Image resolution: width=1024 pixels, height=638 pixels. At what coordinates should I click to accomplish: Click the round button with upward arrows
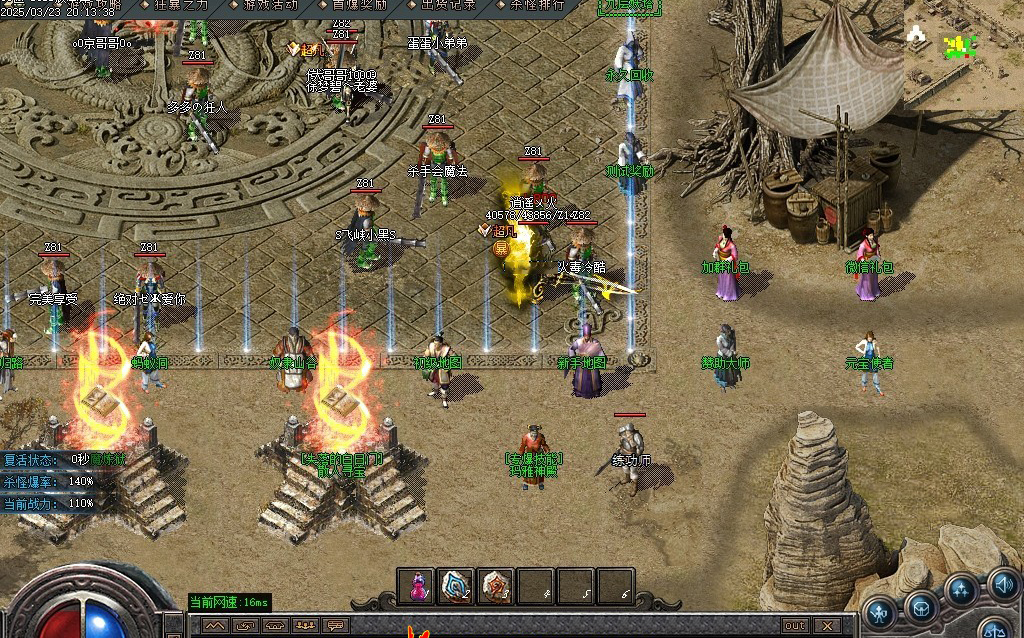coord(962,590)
